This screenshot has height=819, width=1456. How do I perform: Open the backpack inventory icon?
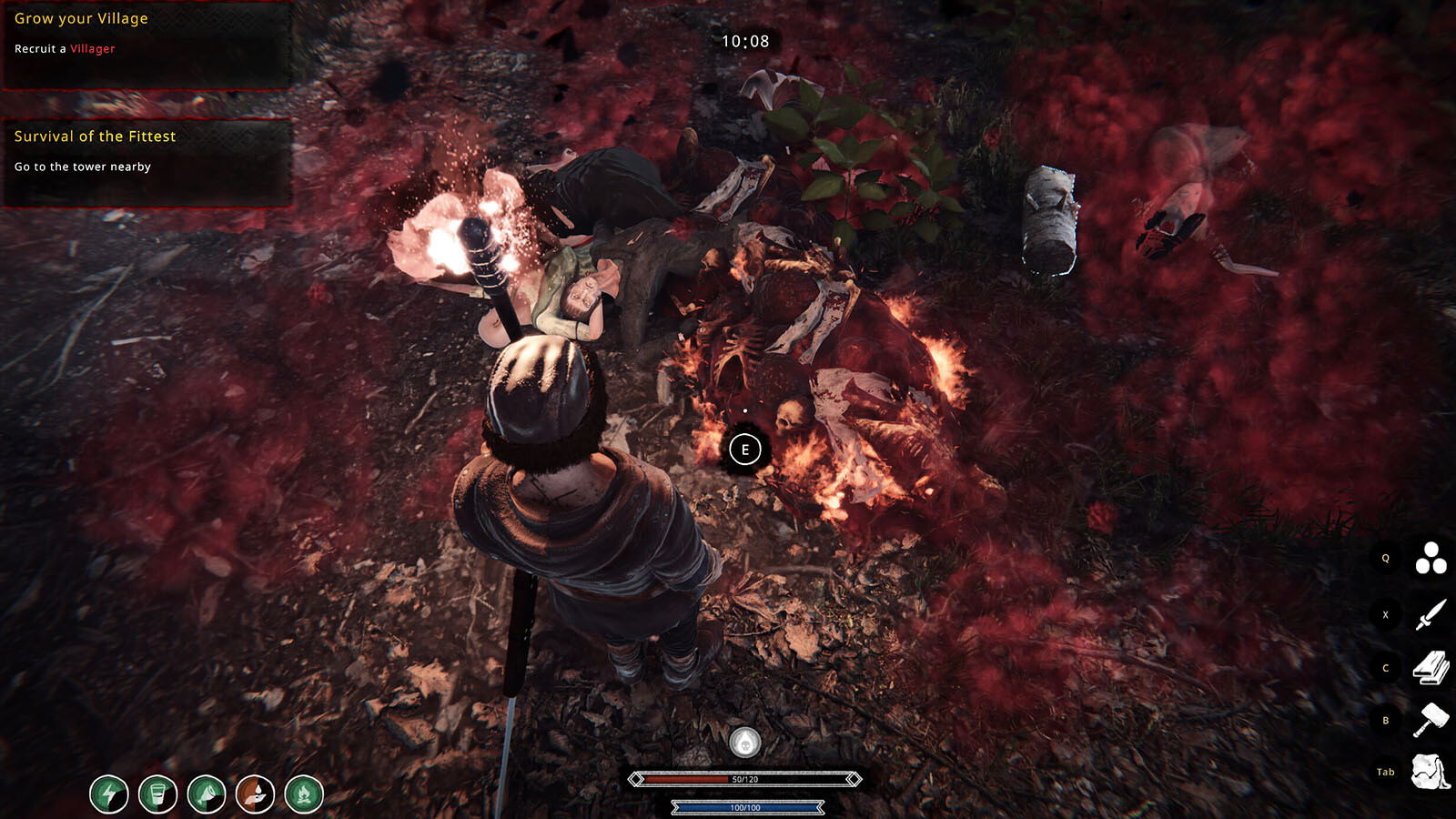tap(1431, 772)
